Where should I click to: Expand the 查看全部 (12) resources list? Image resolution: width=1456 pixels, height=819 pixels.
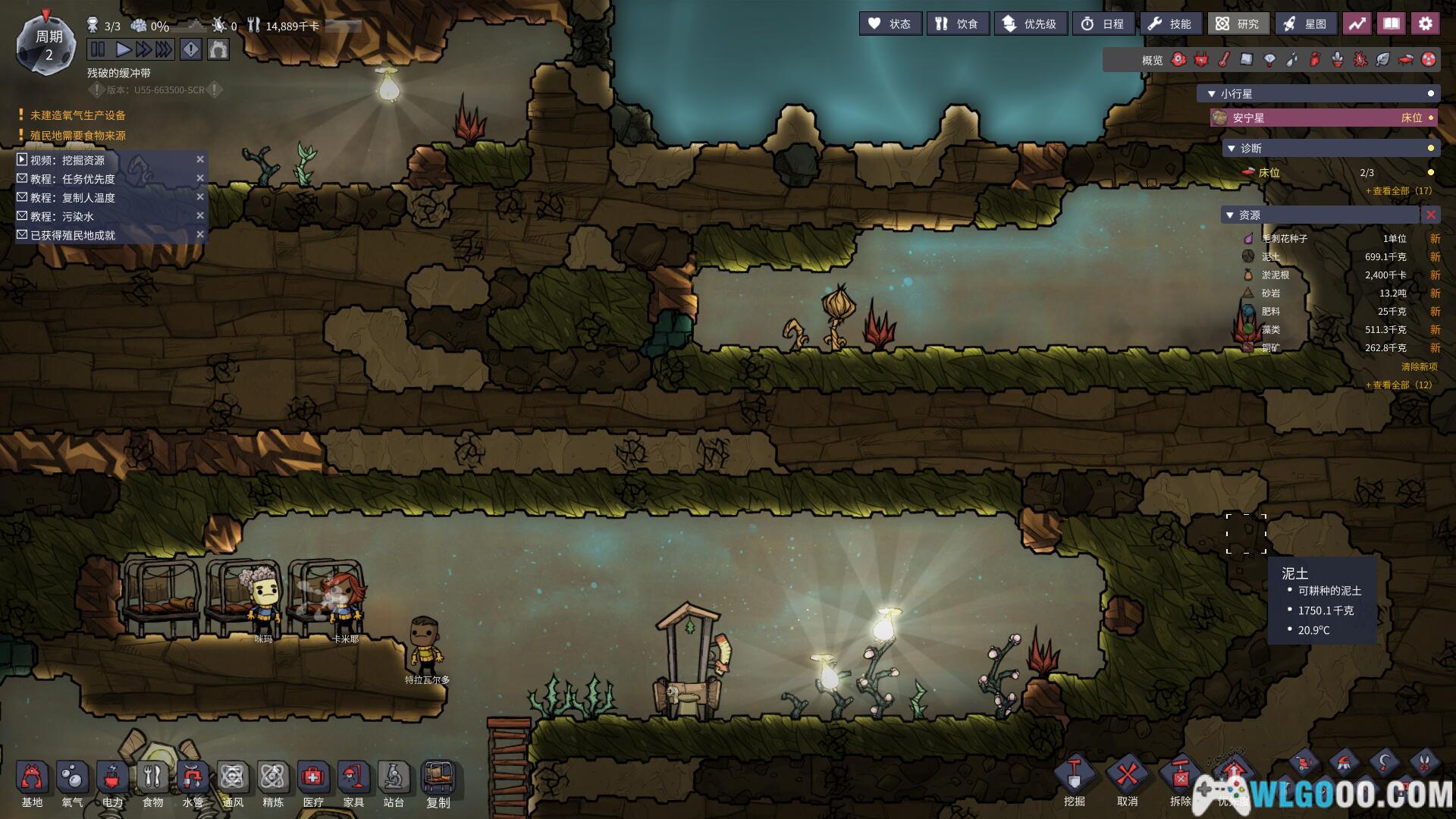(x=1399, y=385)
